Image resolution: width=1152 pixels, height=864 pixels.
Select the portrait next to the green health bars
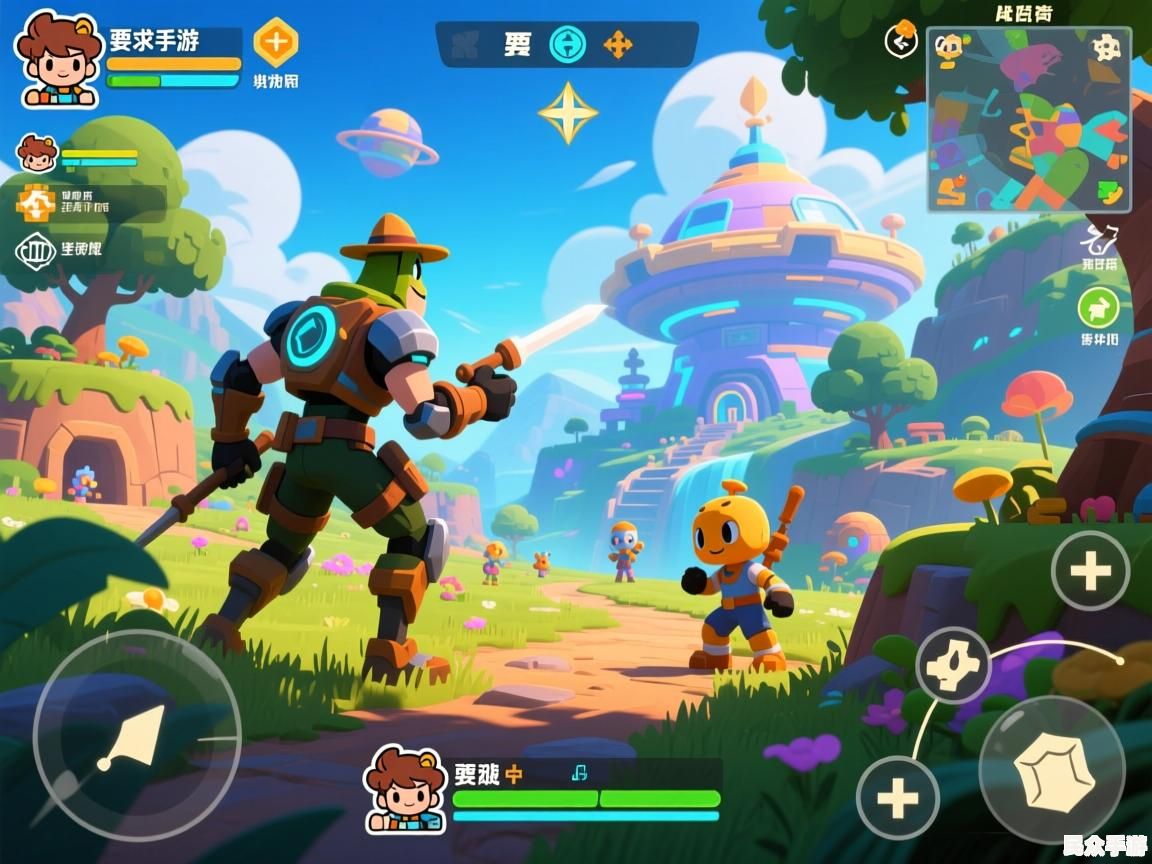[x=405, y=790]
